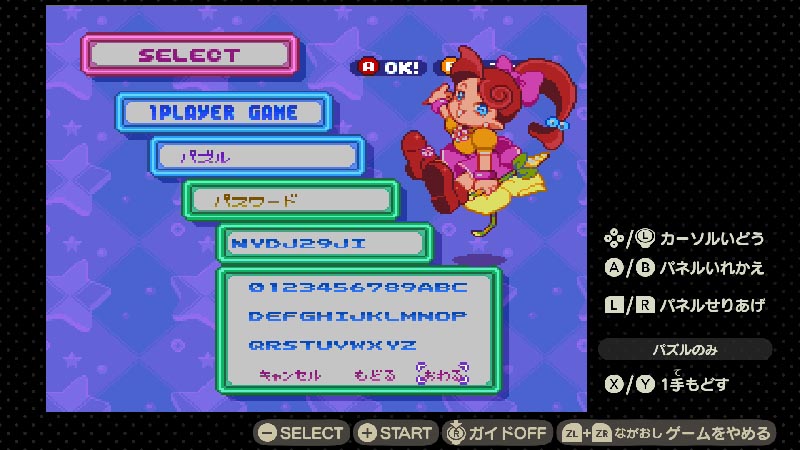Image resolution: width=800 pixels, height=450 pixels.
Task: Select the letter Q in the grid
Action: click(x=255, y=346)
